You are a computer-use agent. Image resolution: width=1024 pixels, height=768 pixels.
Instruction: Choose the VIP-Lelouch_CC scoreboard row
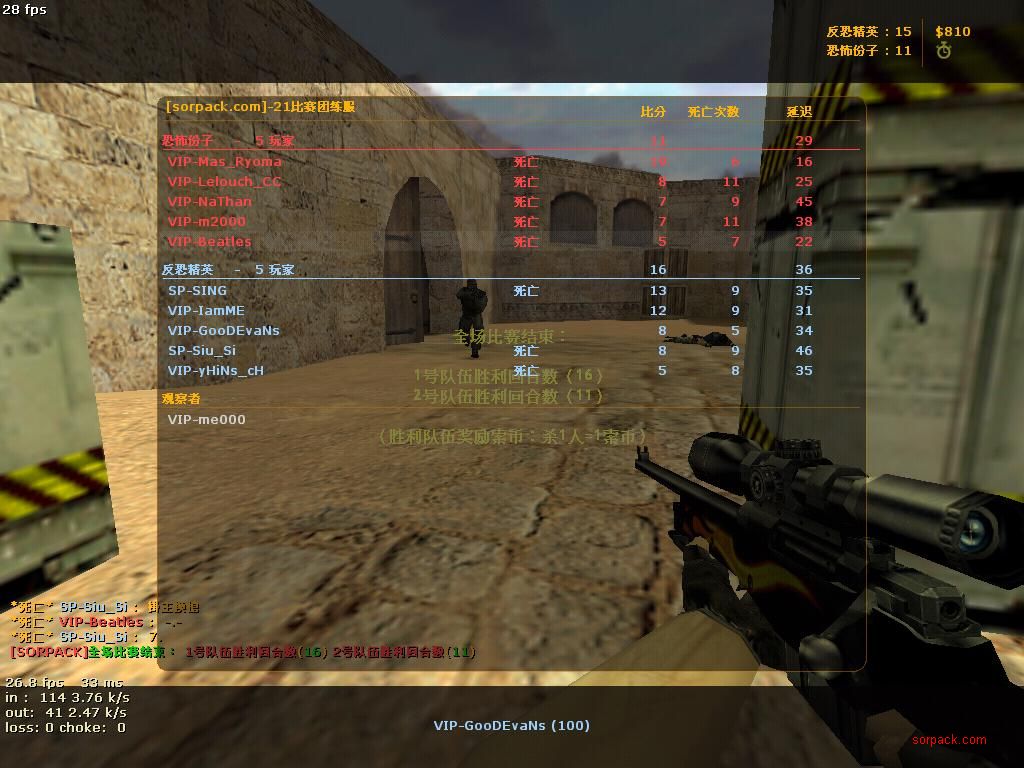coord(225,182)
